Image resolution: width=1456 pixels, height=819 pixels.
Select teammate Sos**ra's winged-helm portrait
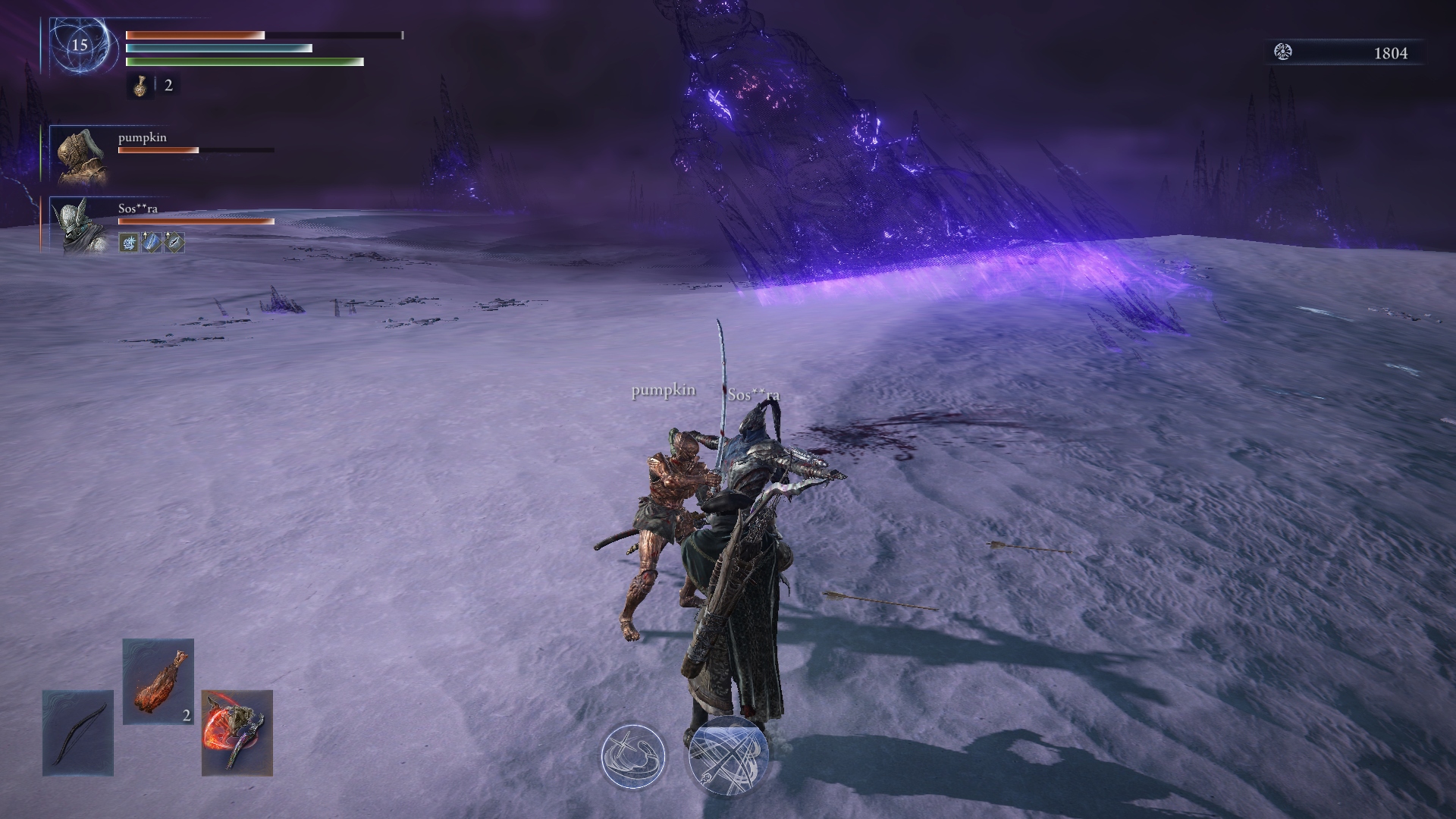pos(80,225)
